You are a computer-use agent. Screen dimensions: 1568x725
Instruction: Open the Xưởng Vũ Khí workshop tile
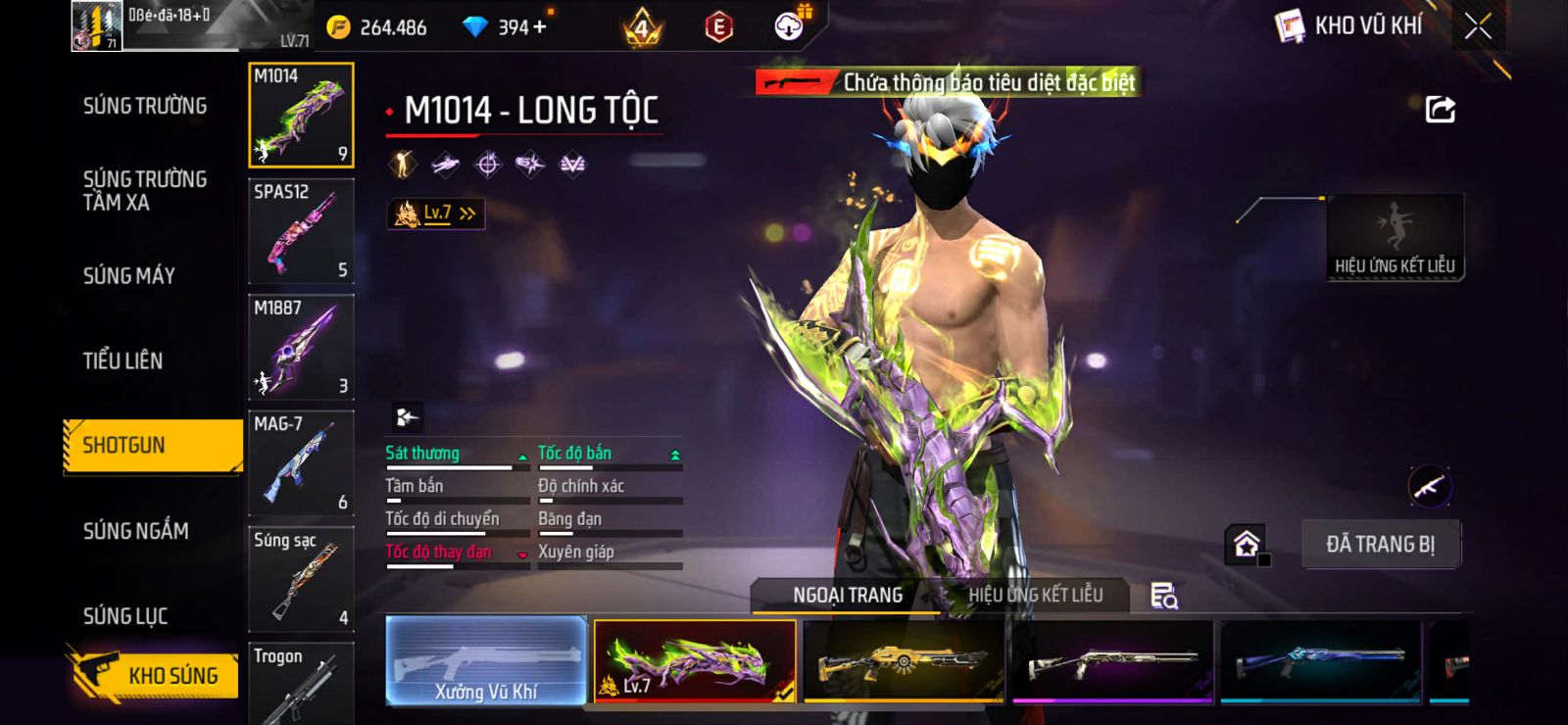(x=486, y=661)
